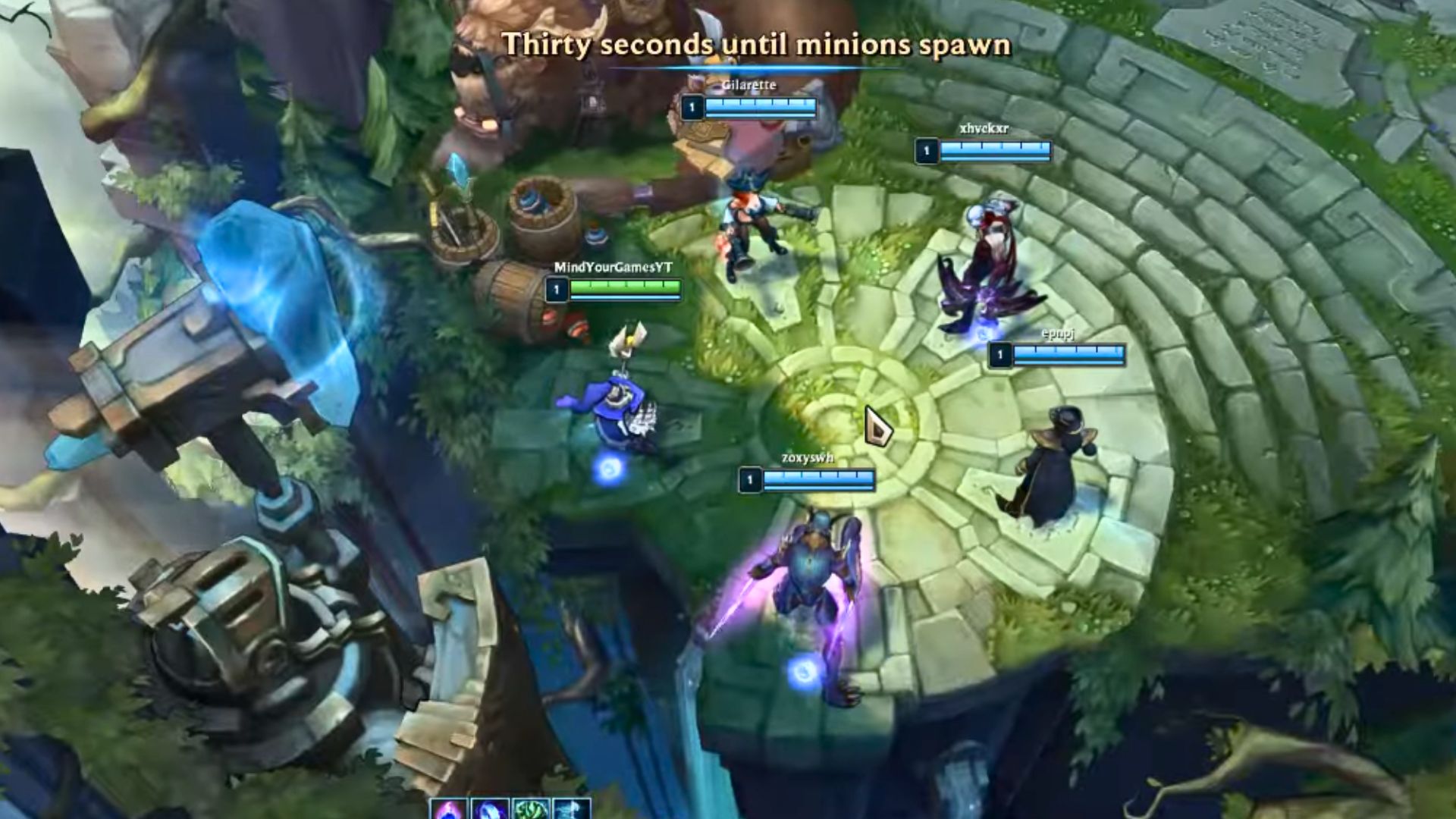Use the green swirl ability icon

pyautogui.click(x=531, y=810)
